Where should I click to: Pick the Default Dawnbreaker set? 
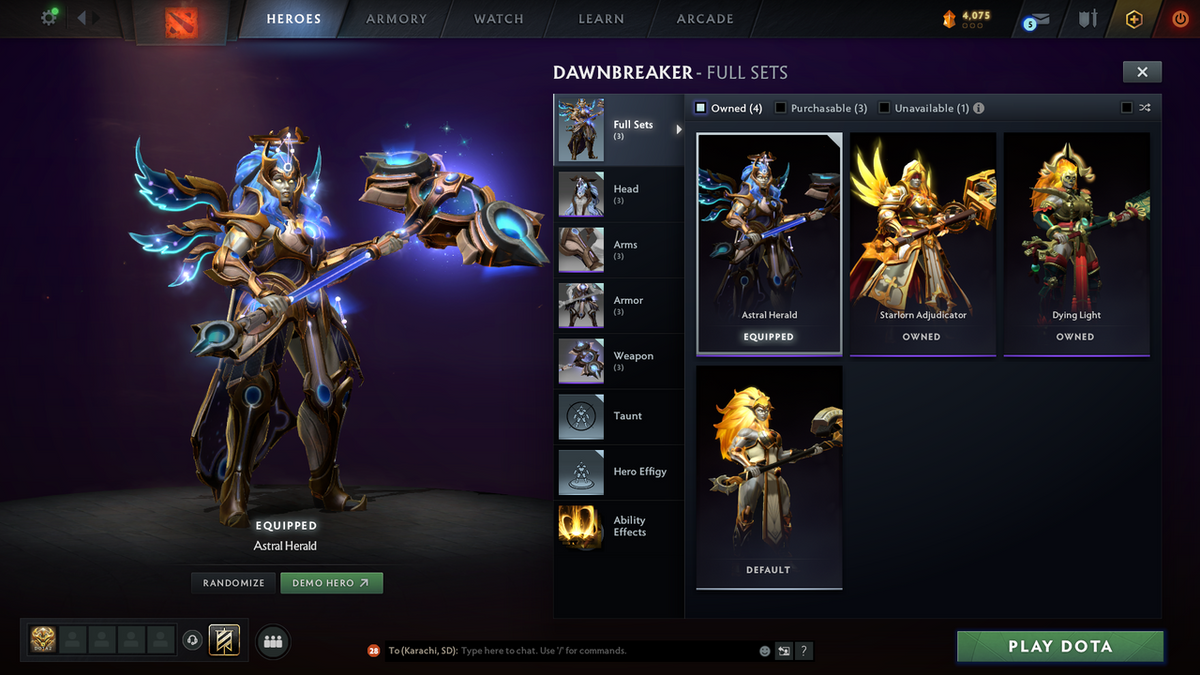[x=769, y=476]
